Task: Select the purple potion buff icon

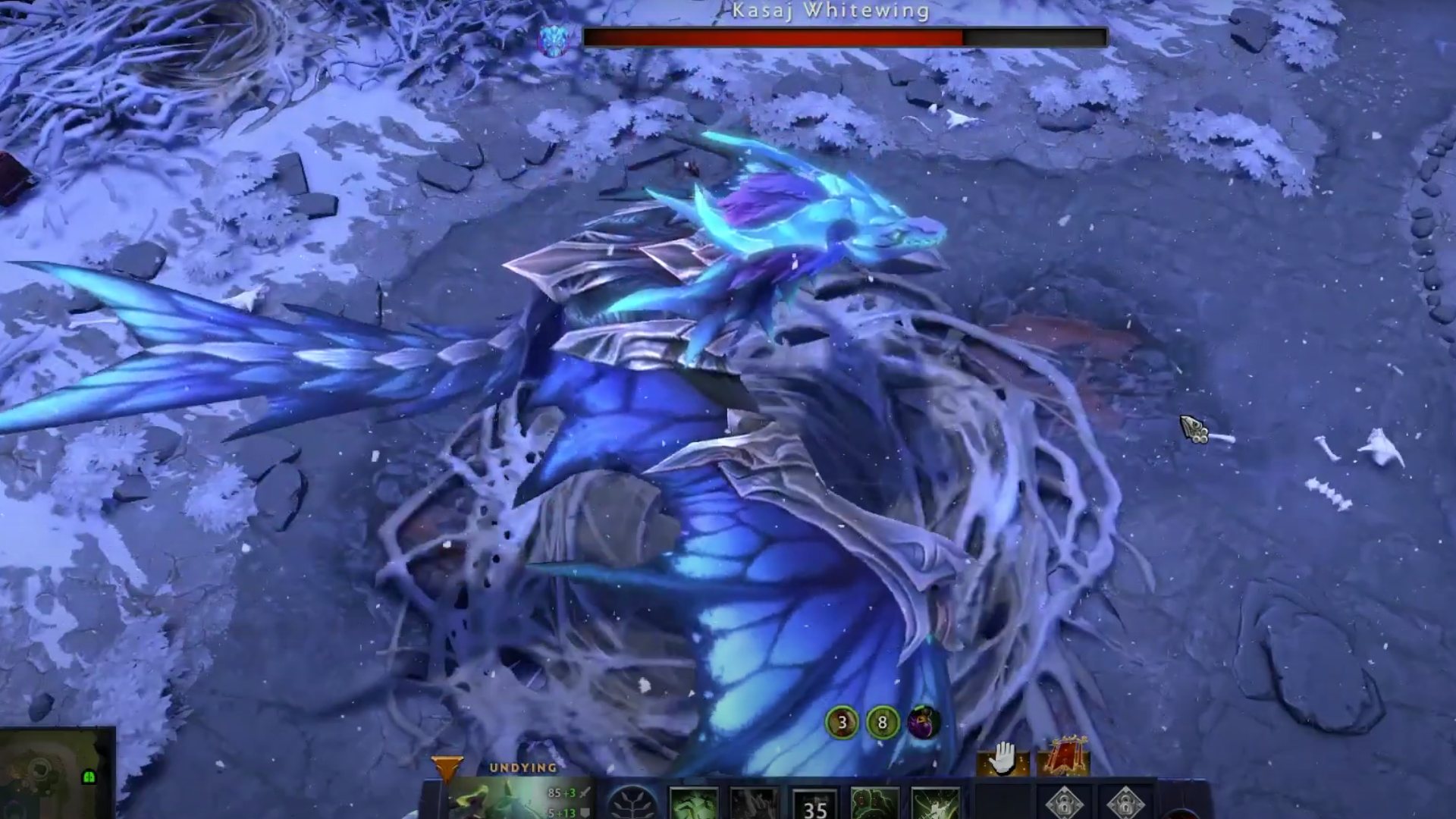Action: point(924,722)
